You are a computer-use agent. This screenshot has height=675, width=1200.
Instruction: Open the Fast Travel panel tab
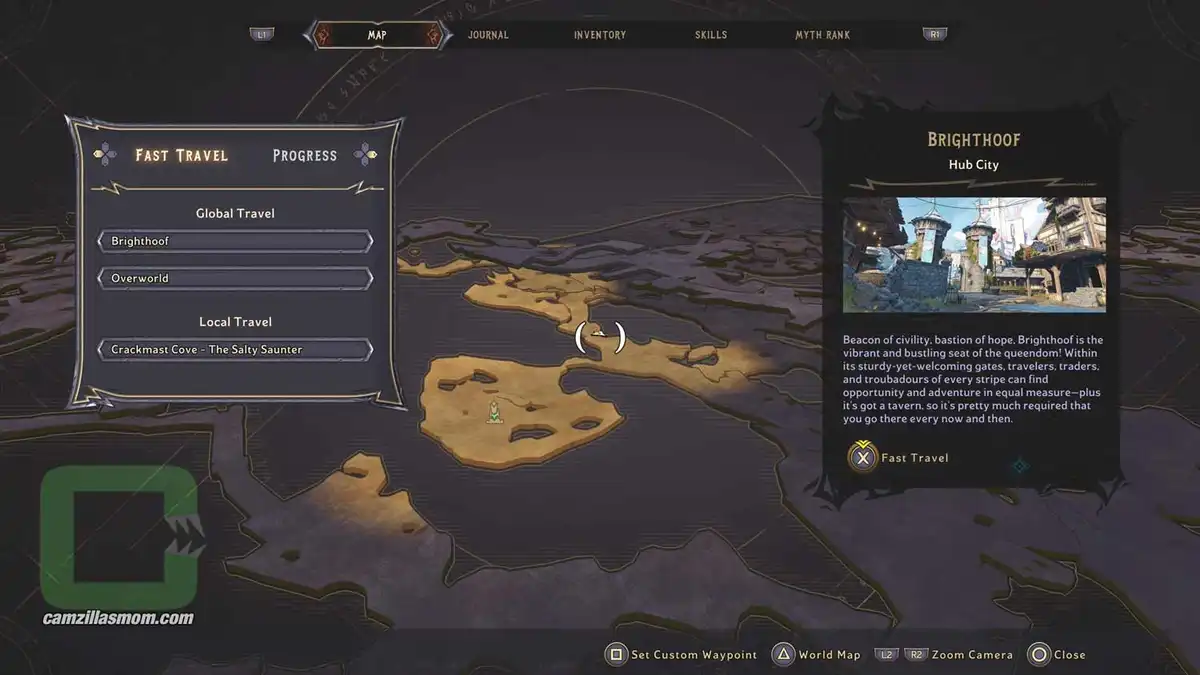pyautogui.click(x=182, y=155)
